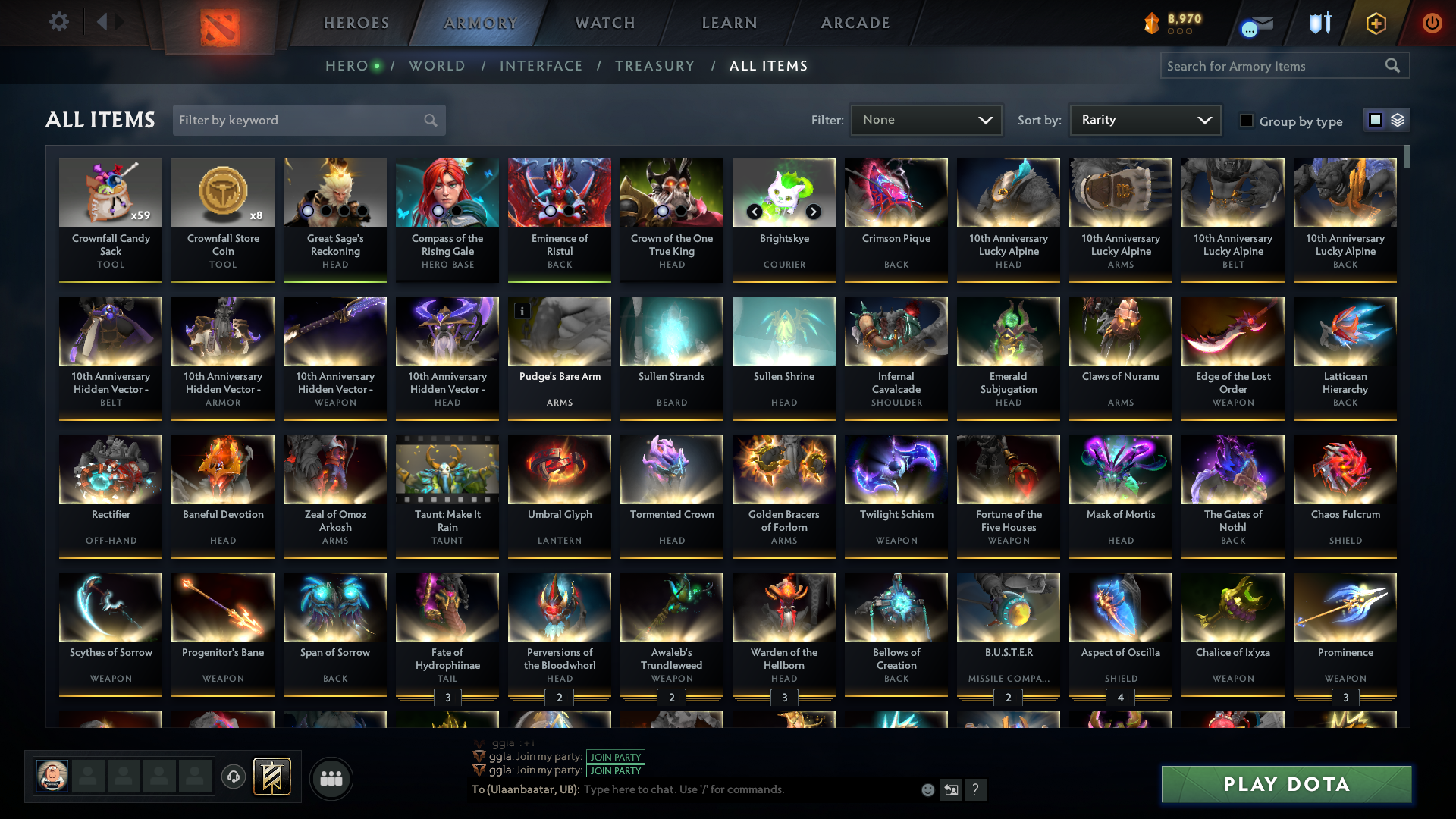The height and width of the screenshot is (819, 1456).
Task: Switch to stacked view with layers toggle
Action: tap(1396, 120)
